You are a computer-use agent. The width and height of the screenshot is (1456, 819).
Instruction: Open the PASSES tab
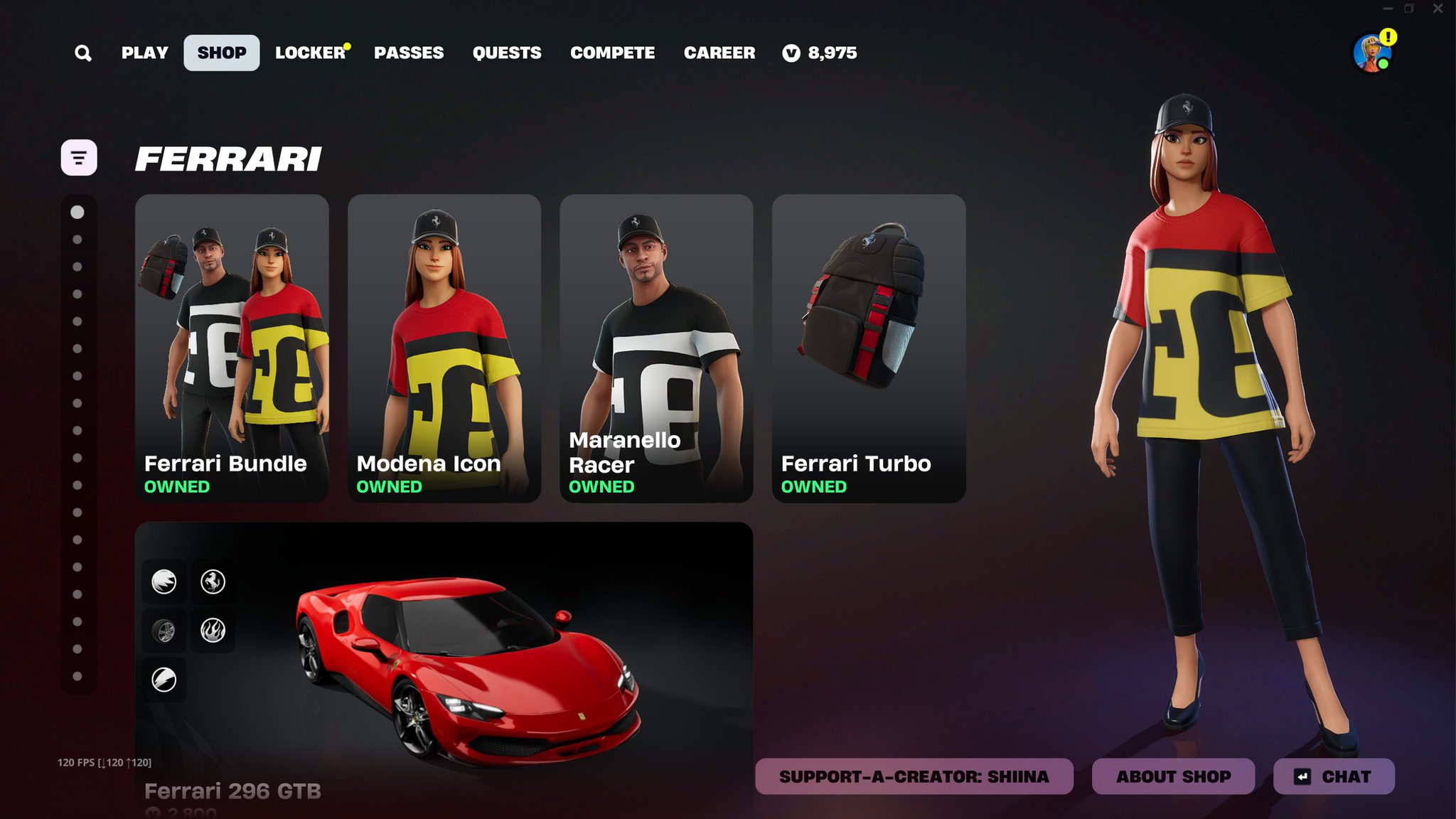click(x=409, y=52)
